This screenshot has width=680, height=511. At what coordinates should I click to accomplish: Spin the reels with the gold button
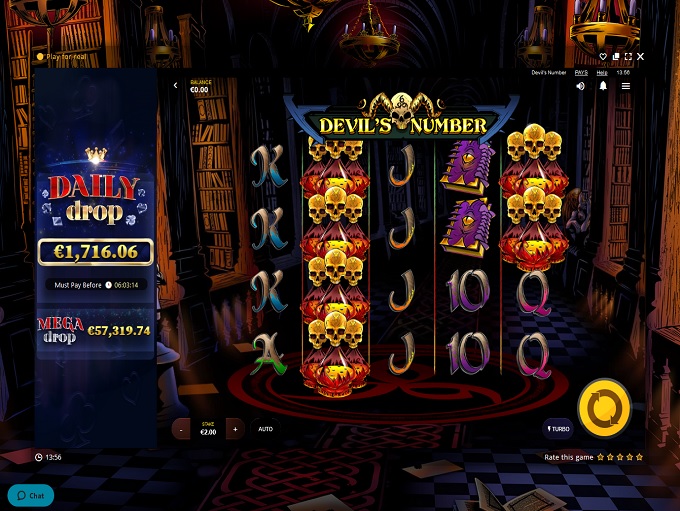(x=605, y=408)
